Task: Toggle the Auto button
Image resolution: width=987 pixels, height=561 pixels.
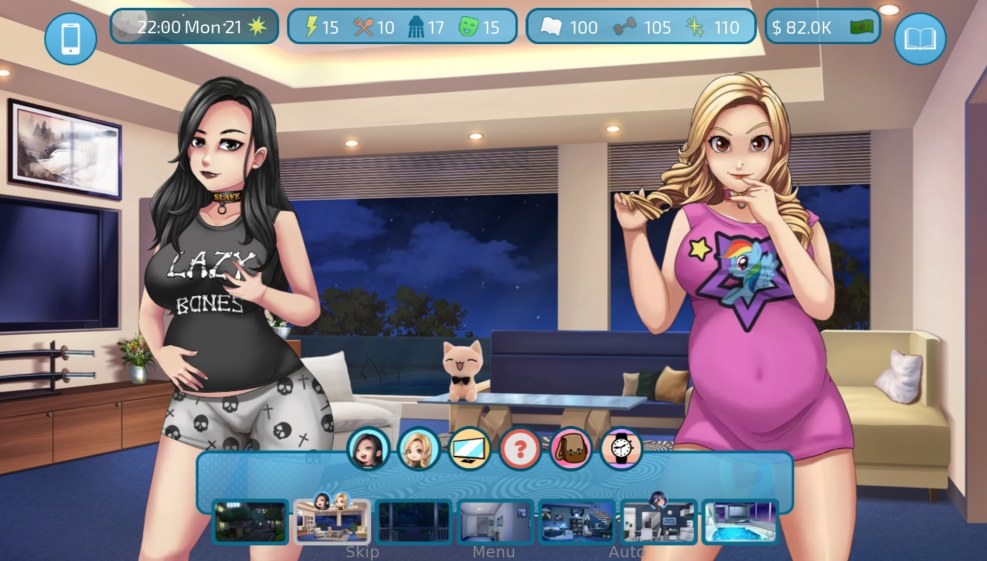Action: [x=626, y=551]
